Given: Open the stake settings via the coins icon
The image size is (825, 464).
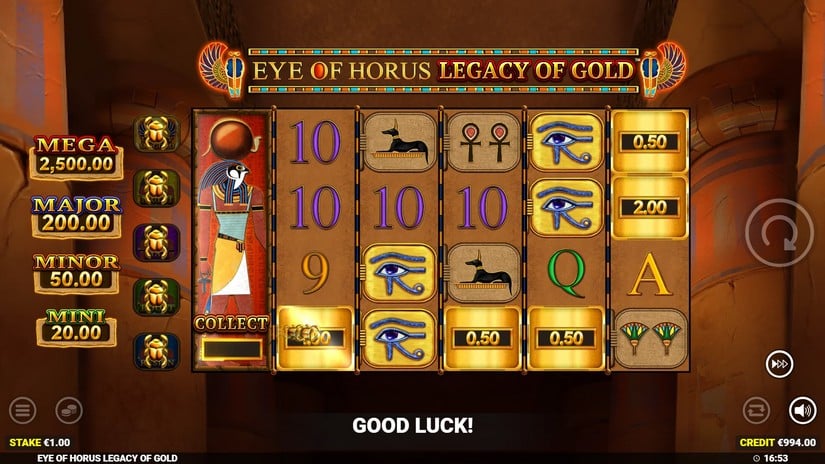Looking at the screenshot, I should (68, 409).
